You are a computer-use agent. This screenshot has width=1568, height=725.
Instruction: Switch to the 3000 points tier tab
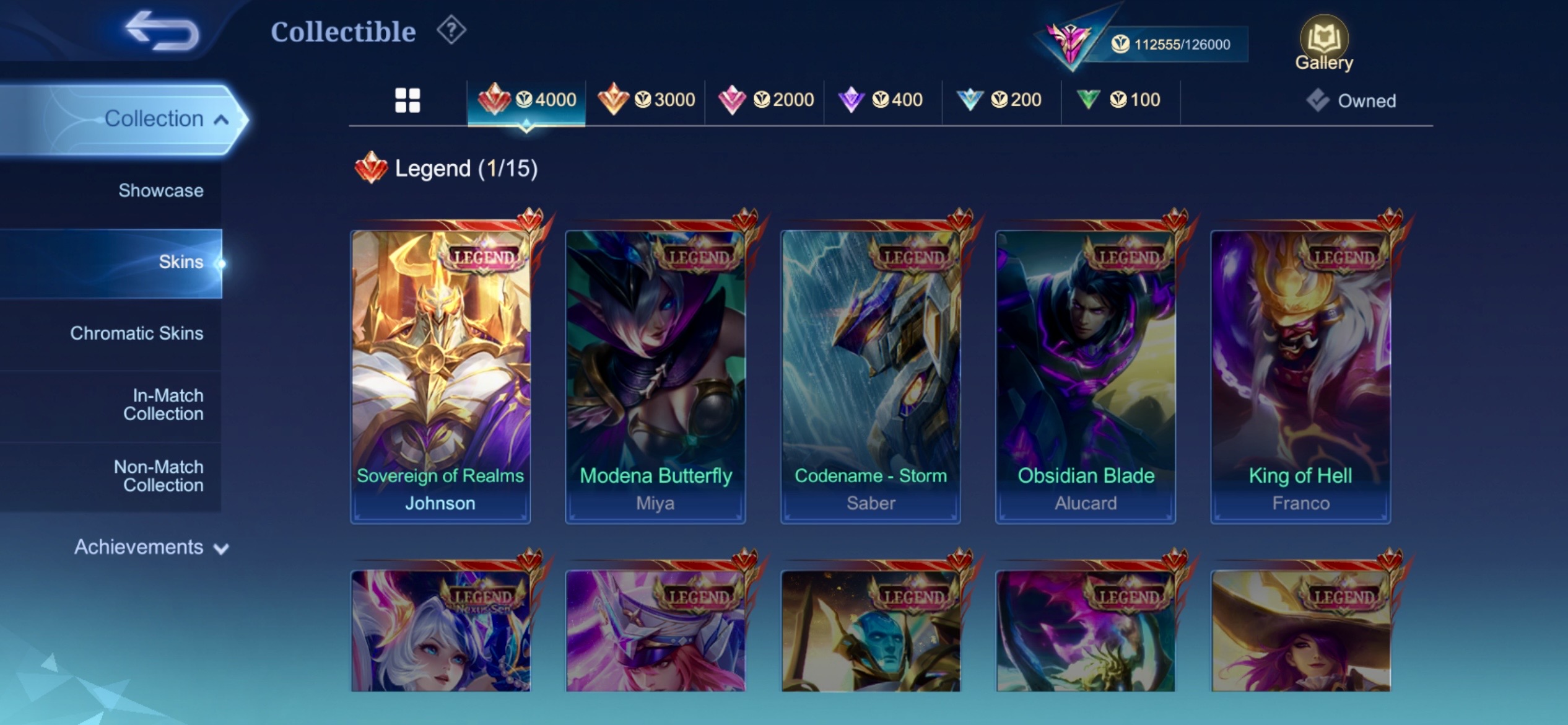point(646,100)
